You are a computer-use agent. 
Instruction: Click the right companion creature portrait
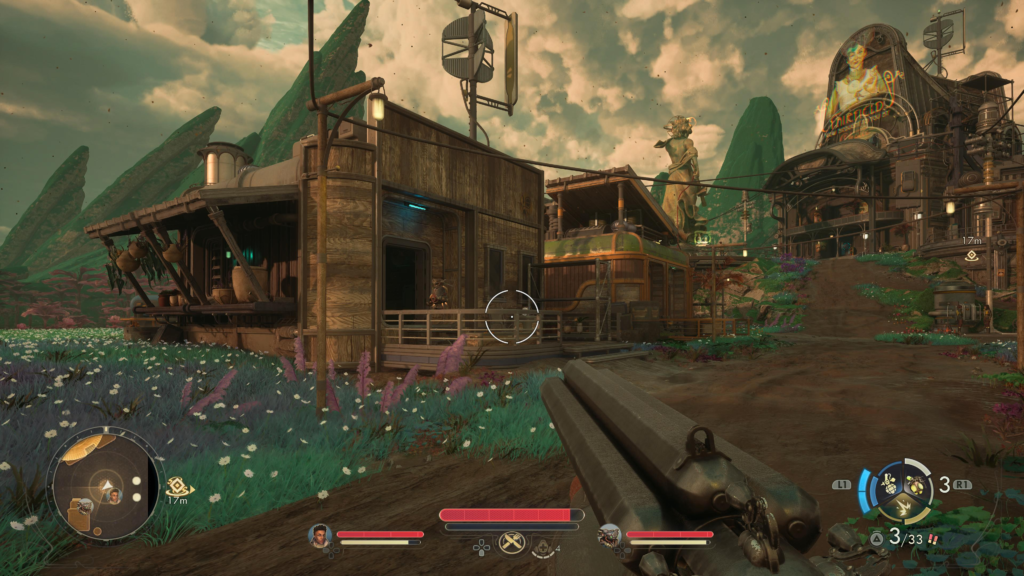coord(609,535)
